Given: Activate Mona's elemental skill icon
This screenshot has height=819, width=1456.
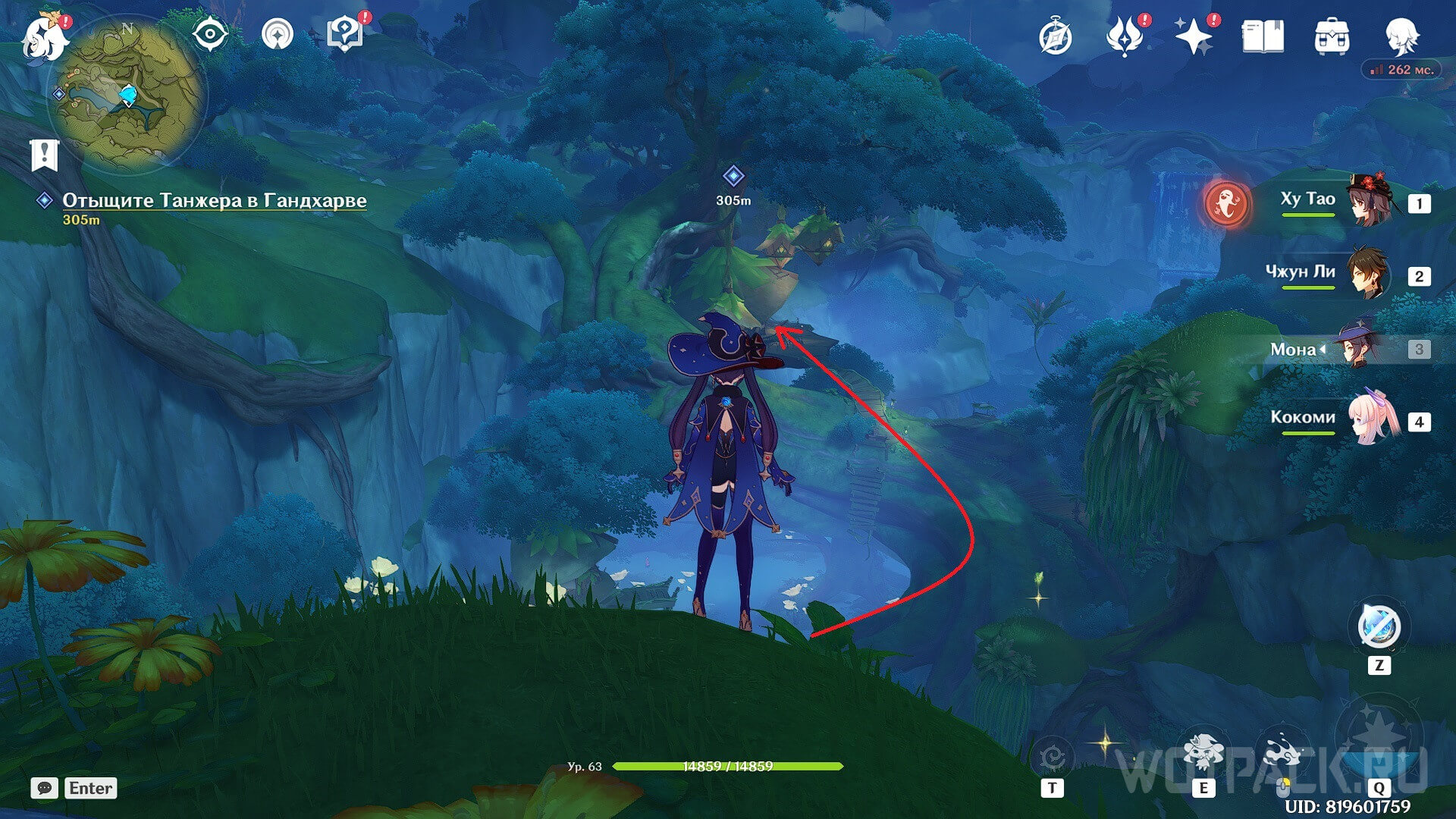Looking at the screenshot, I should click(x=1203, y=752).
